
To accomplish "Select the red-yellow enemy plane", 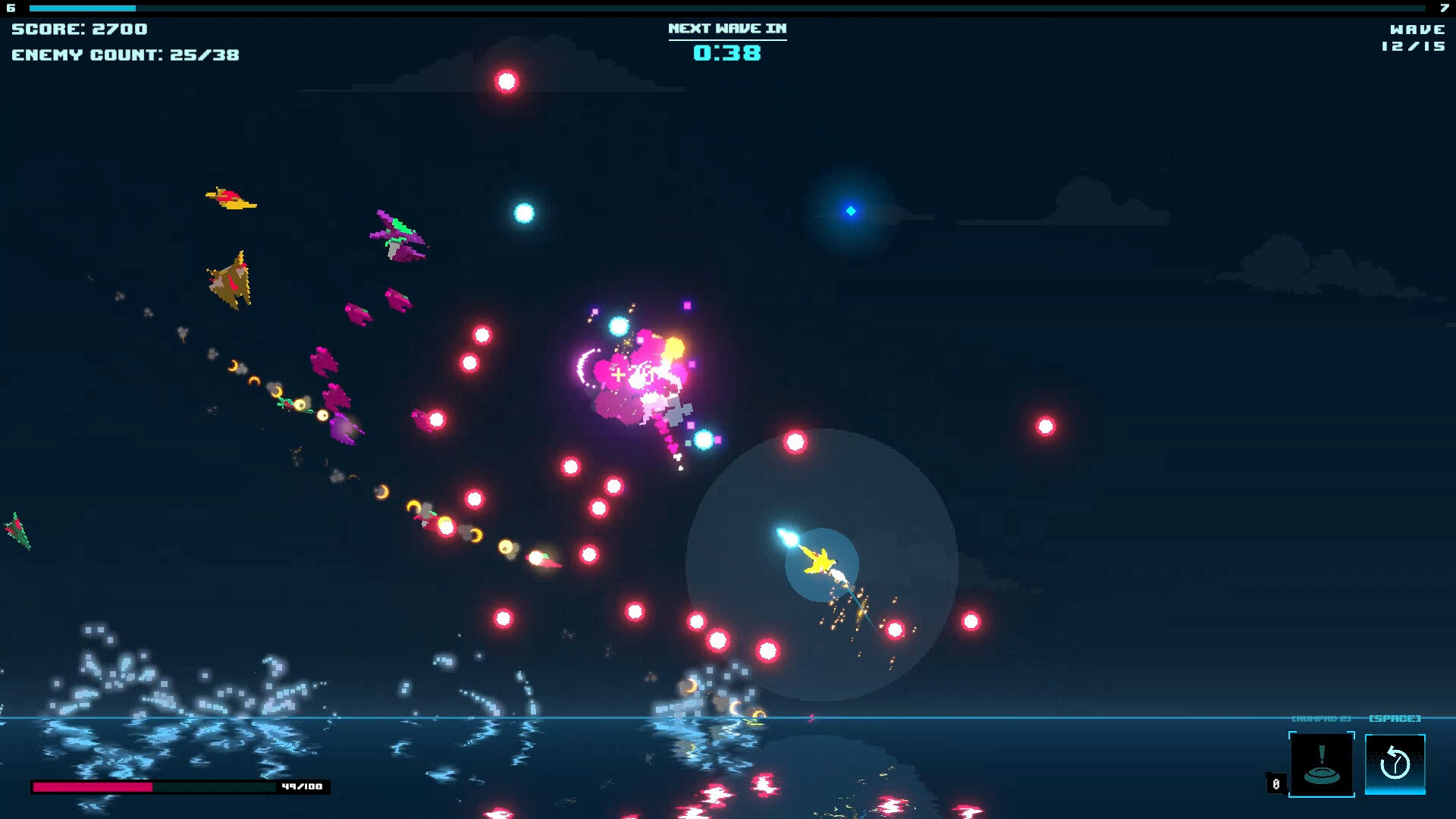I will pos(230,199).
